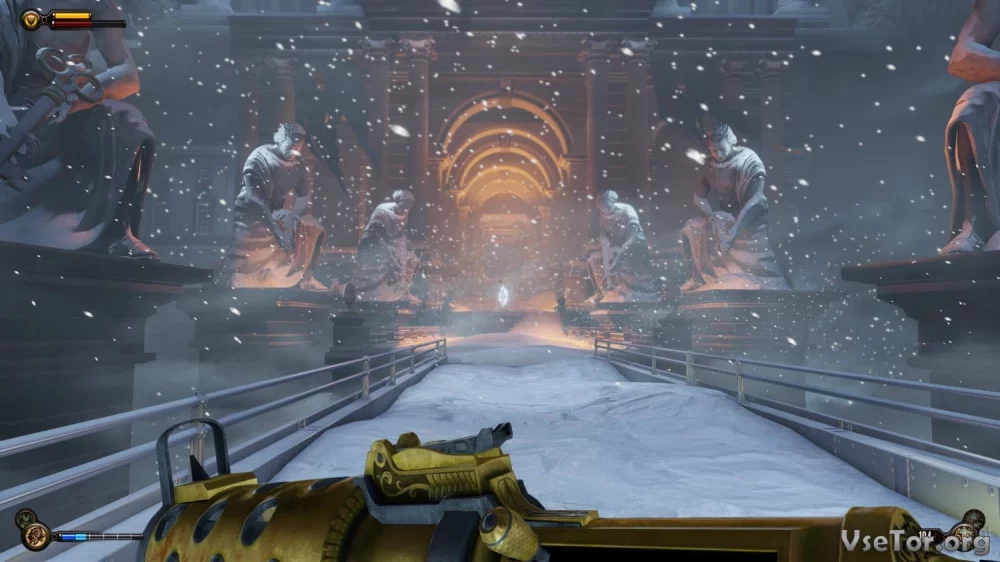Click the golden shield icon

pyautogui.click(x=31, y=19)
